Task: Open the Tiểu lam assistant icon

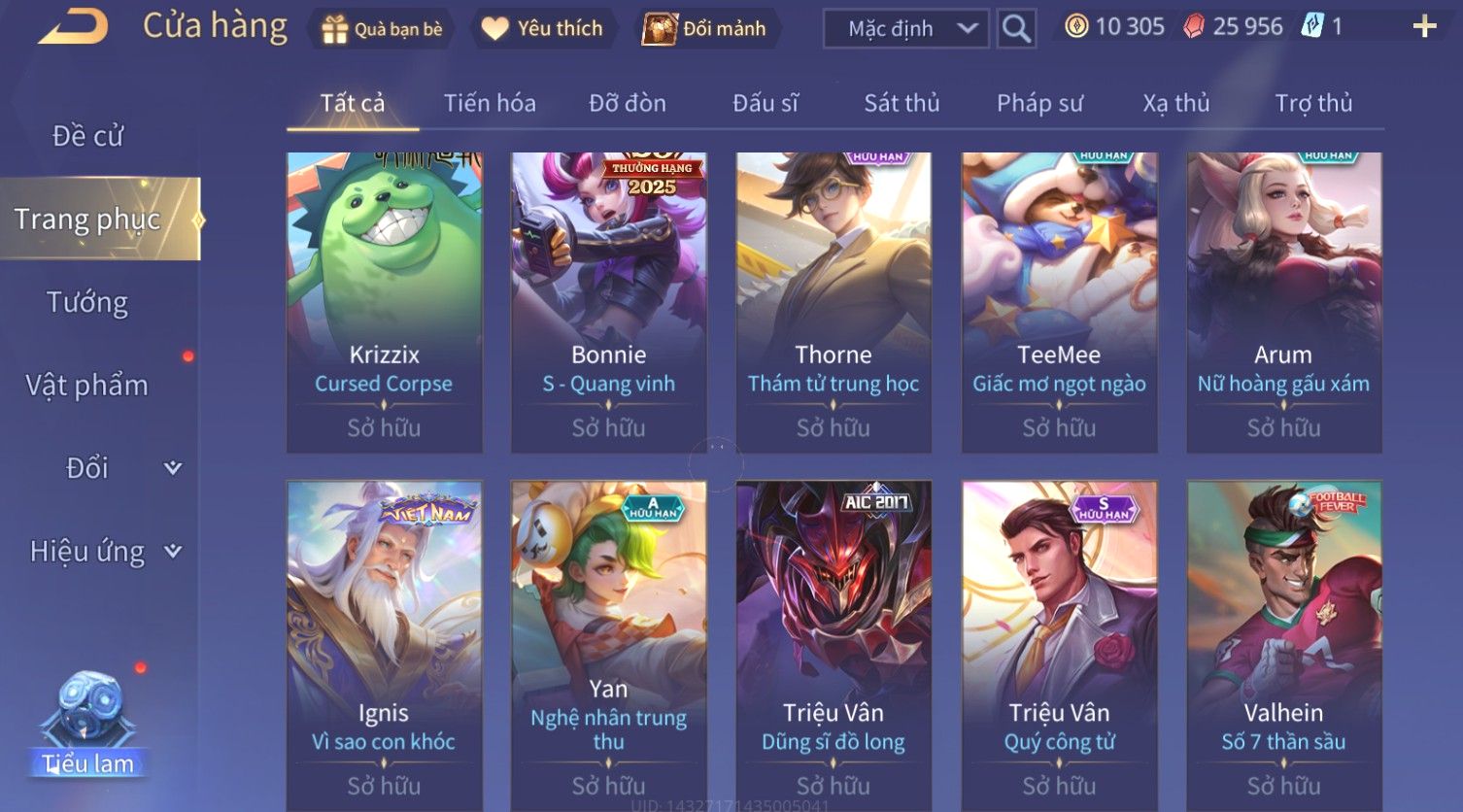Action: 89,724
